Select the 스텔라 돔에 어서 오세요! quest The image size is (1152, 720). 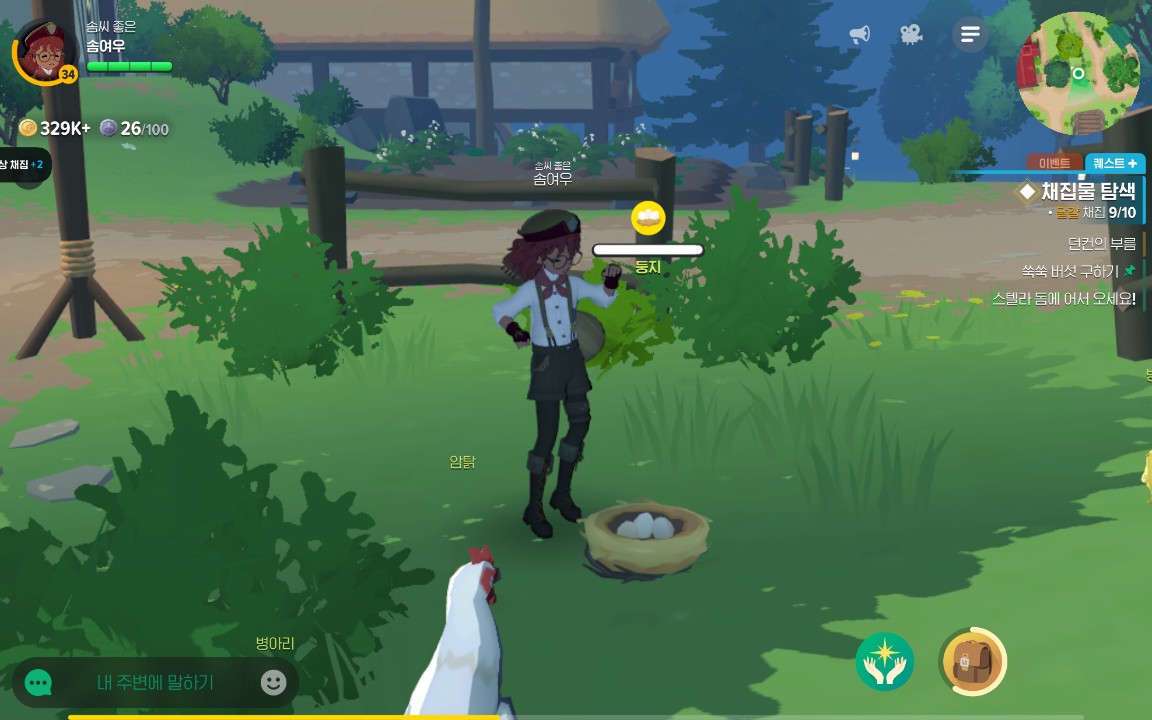click(x=1064, y=299)
